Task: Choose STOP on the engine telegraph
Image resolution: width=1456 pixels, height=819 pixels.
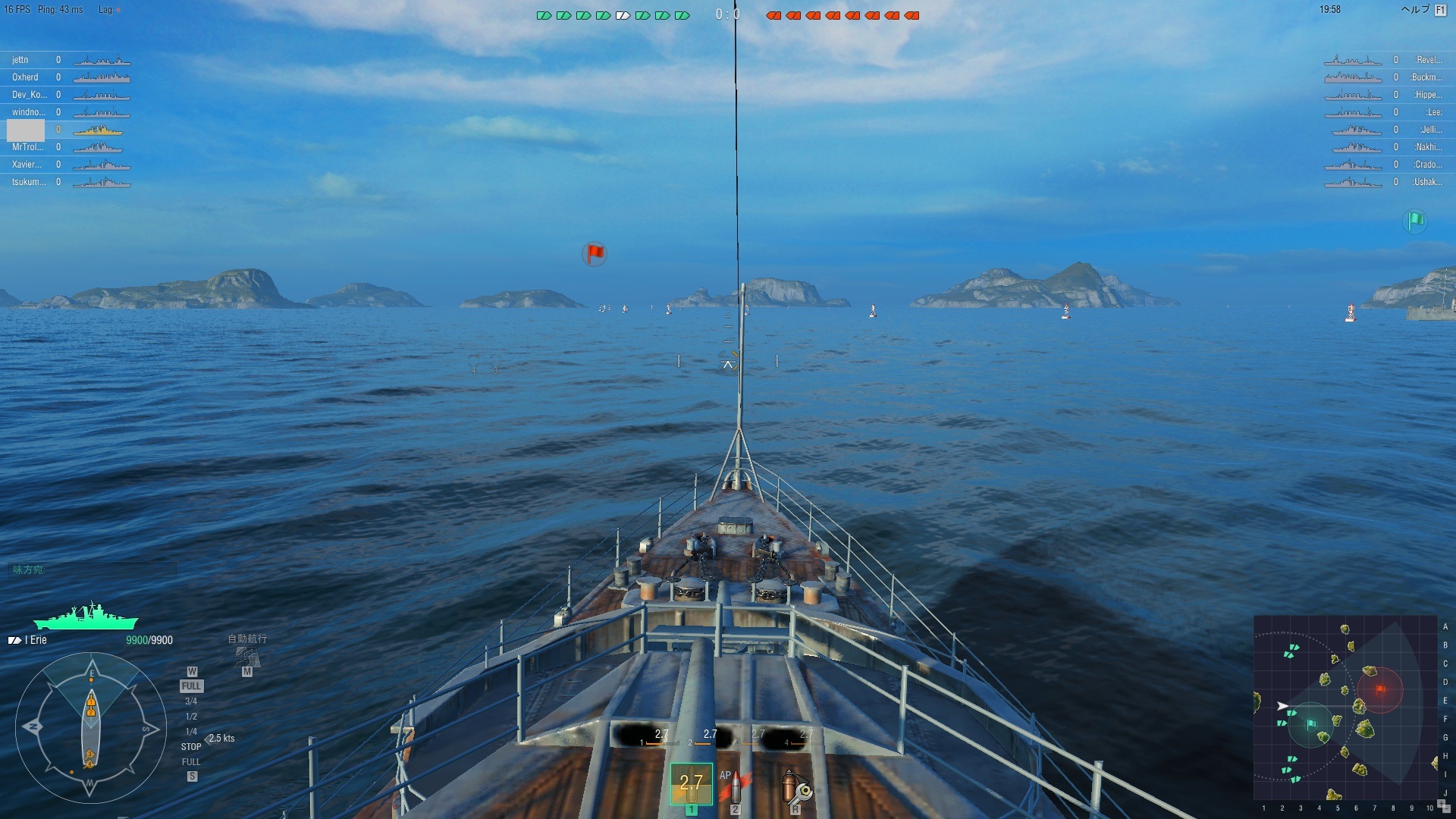Action: click(x=191, y=747)
